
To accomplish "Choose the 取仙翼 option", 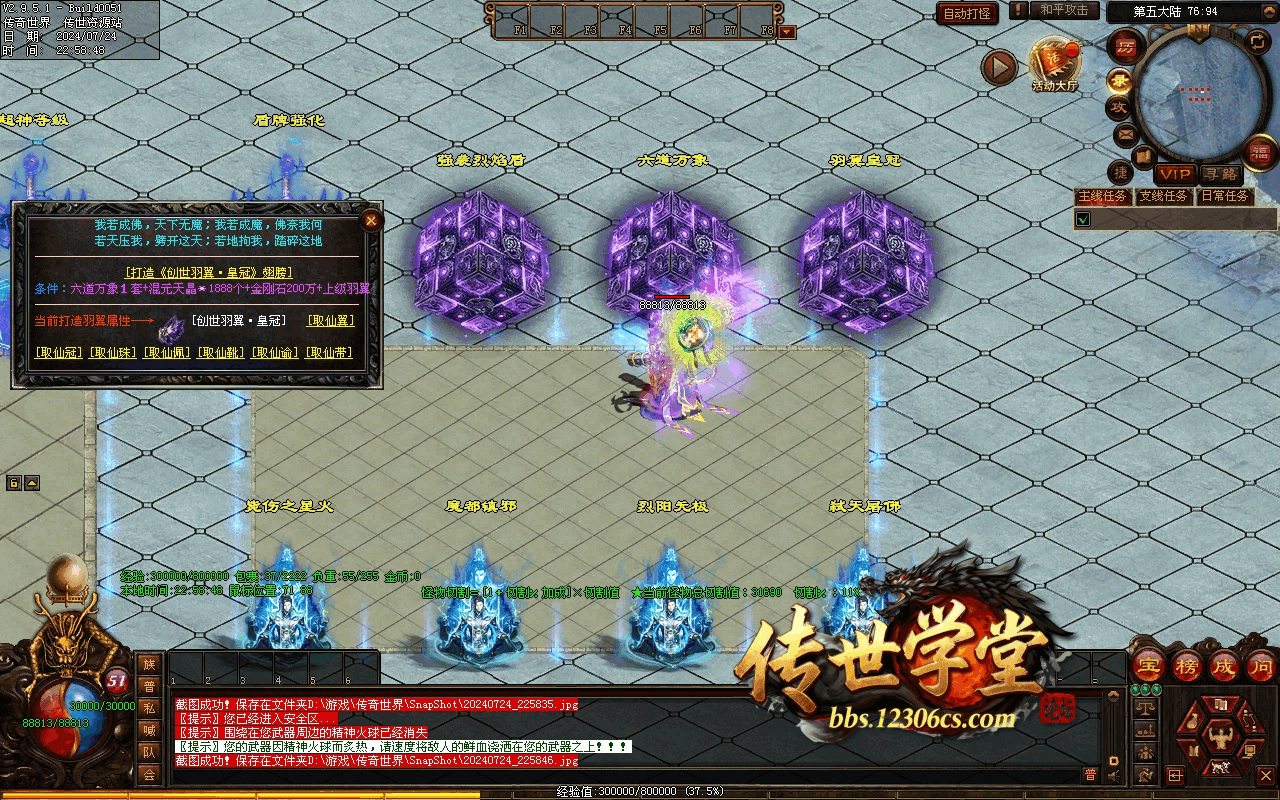I will [331, 321].
